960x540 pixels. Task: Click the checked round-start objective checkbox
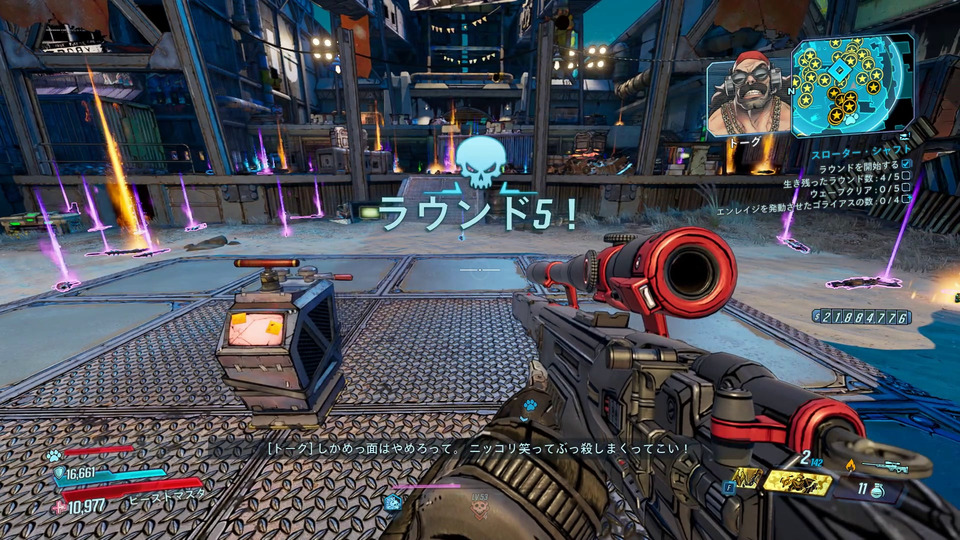click(906, 163)
